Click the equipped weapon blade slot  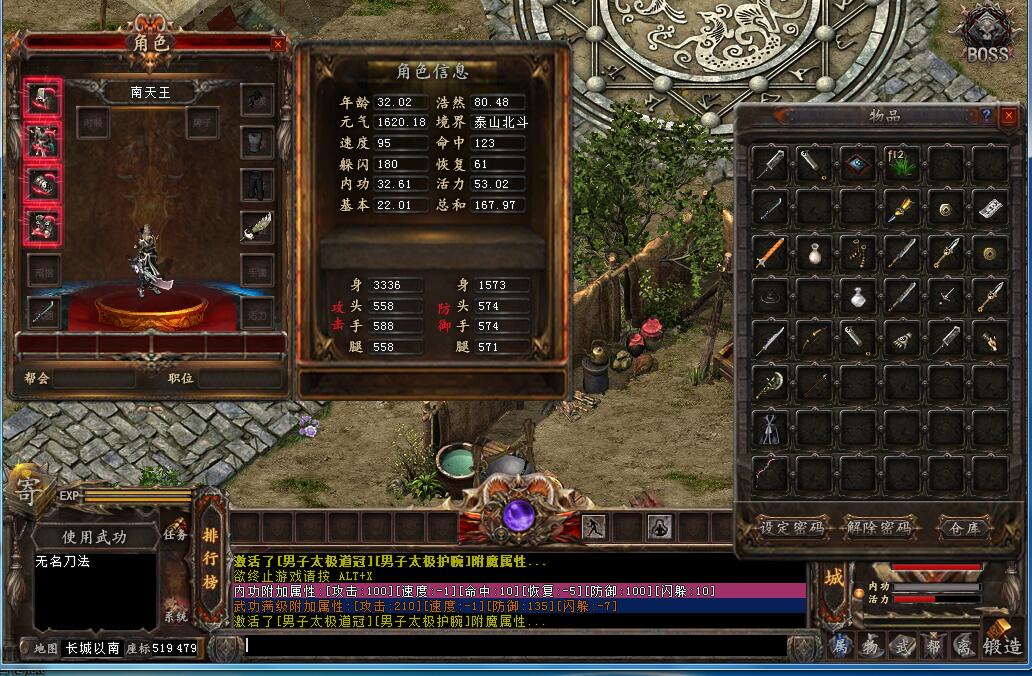[x=42, y=312]
